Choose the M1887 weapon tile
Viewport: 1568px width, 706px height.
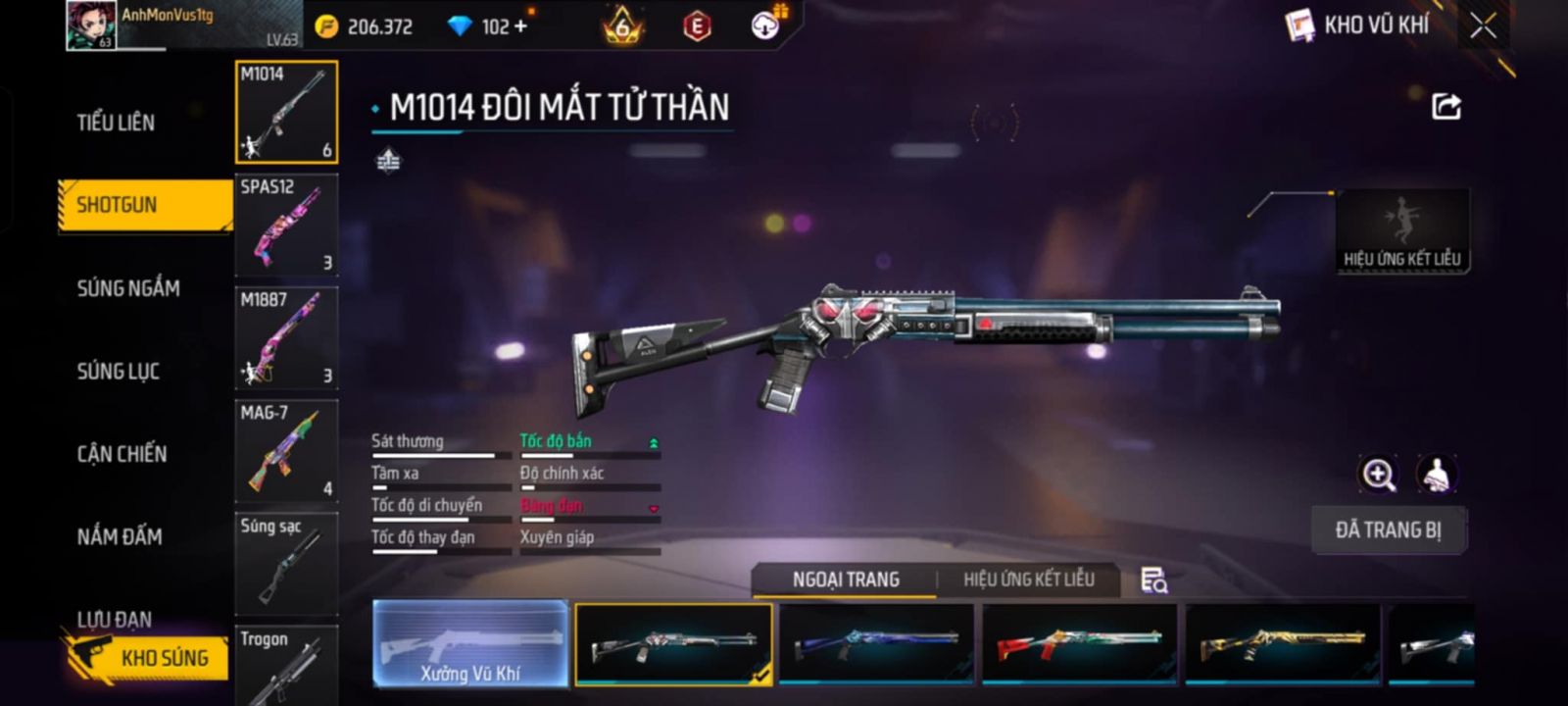point(286,337)
